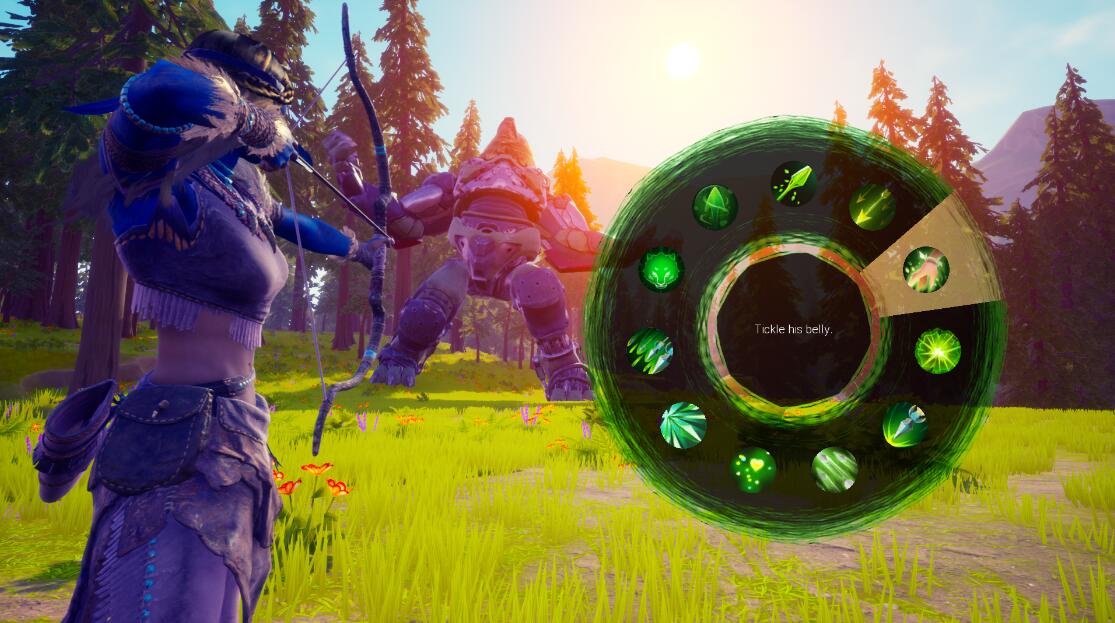Pick the green starburst ability
1115x623 pixels.
[938, 351]
